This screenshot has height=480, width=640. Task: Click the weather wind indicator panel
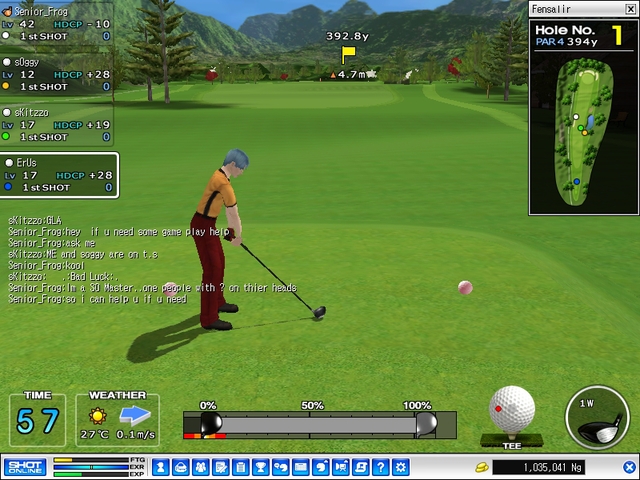[x=117, y=419]
